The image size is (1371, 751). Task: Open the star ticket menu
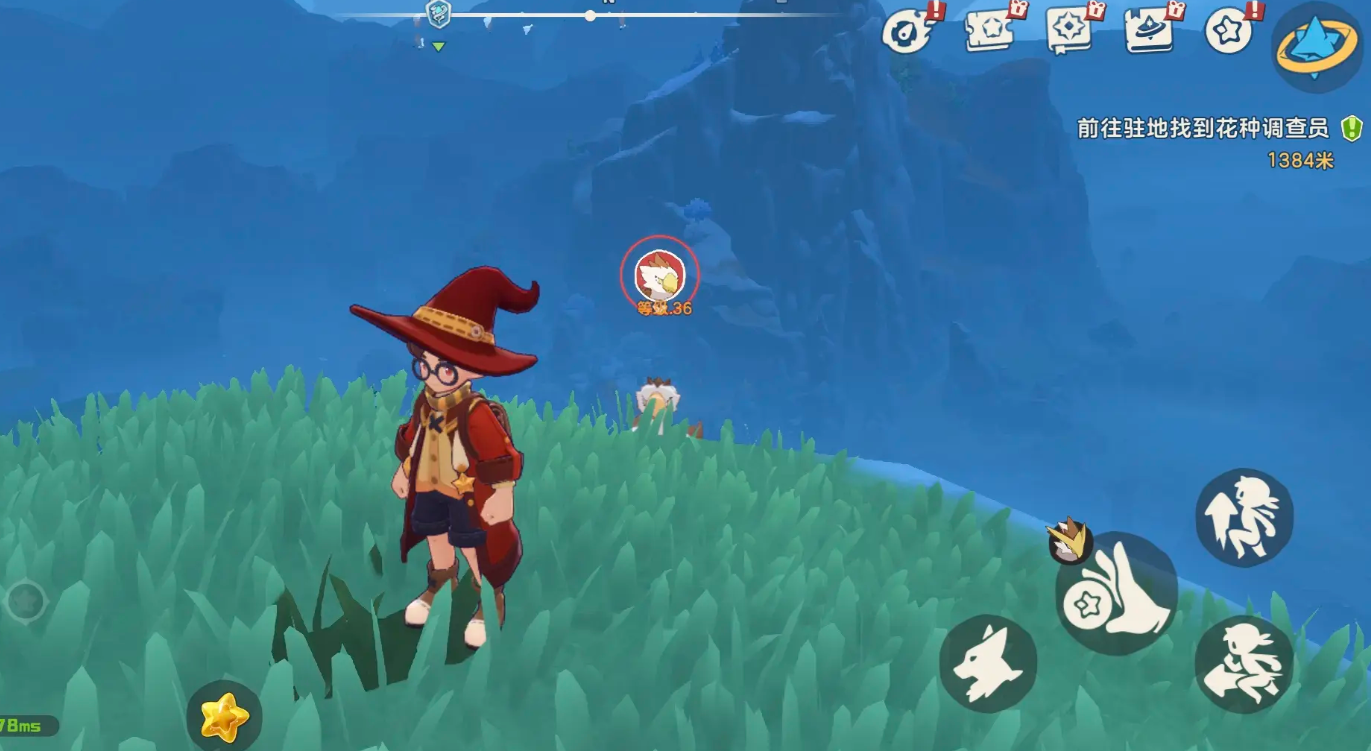click(992, 31)
